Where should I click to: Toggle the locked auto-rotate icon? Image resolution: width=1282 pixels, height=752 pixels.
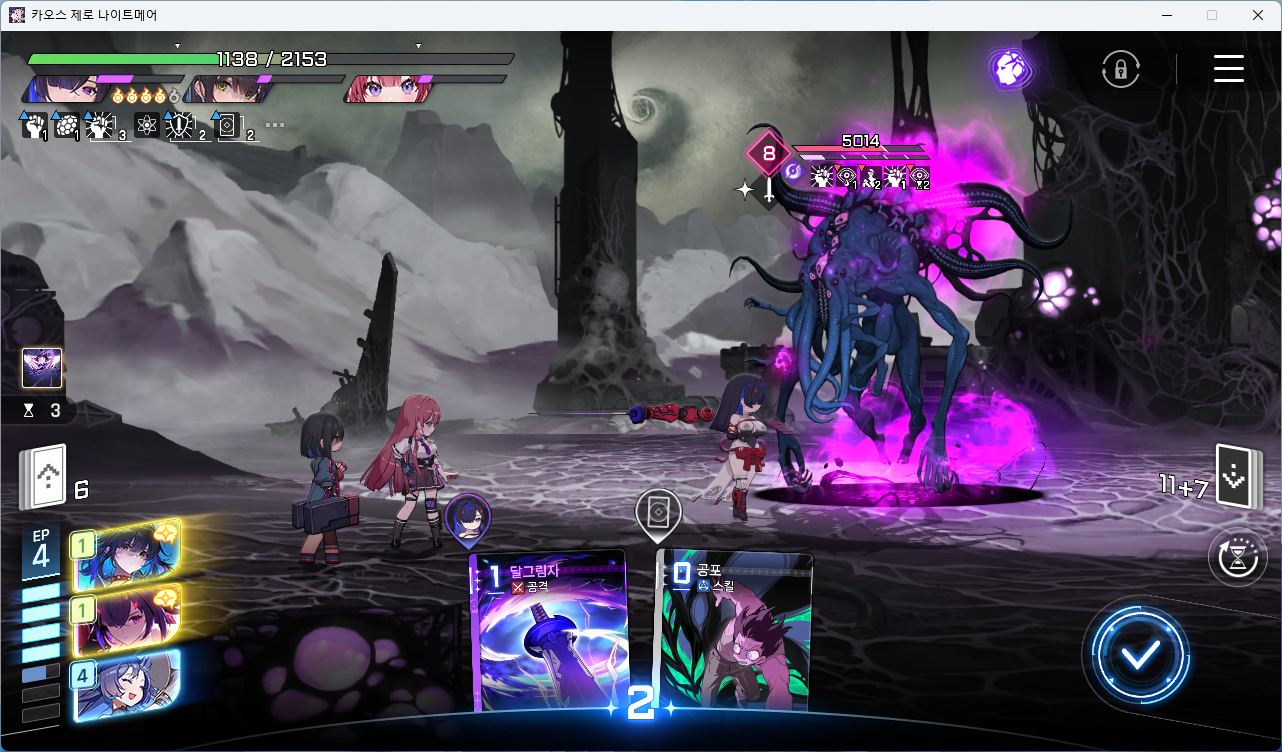(1121, 69)
